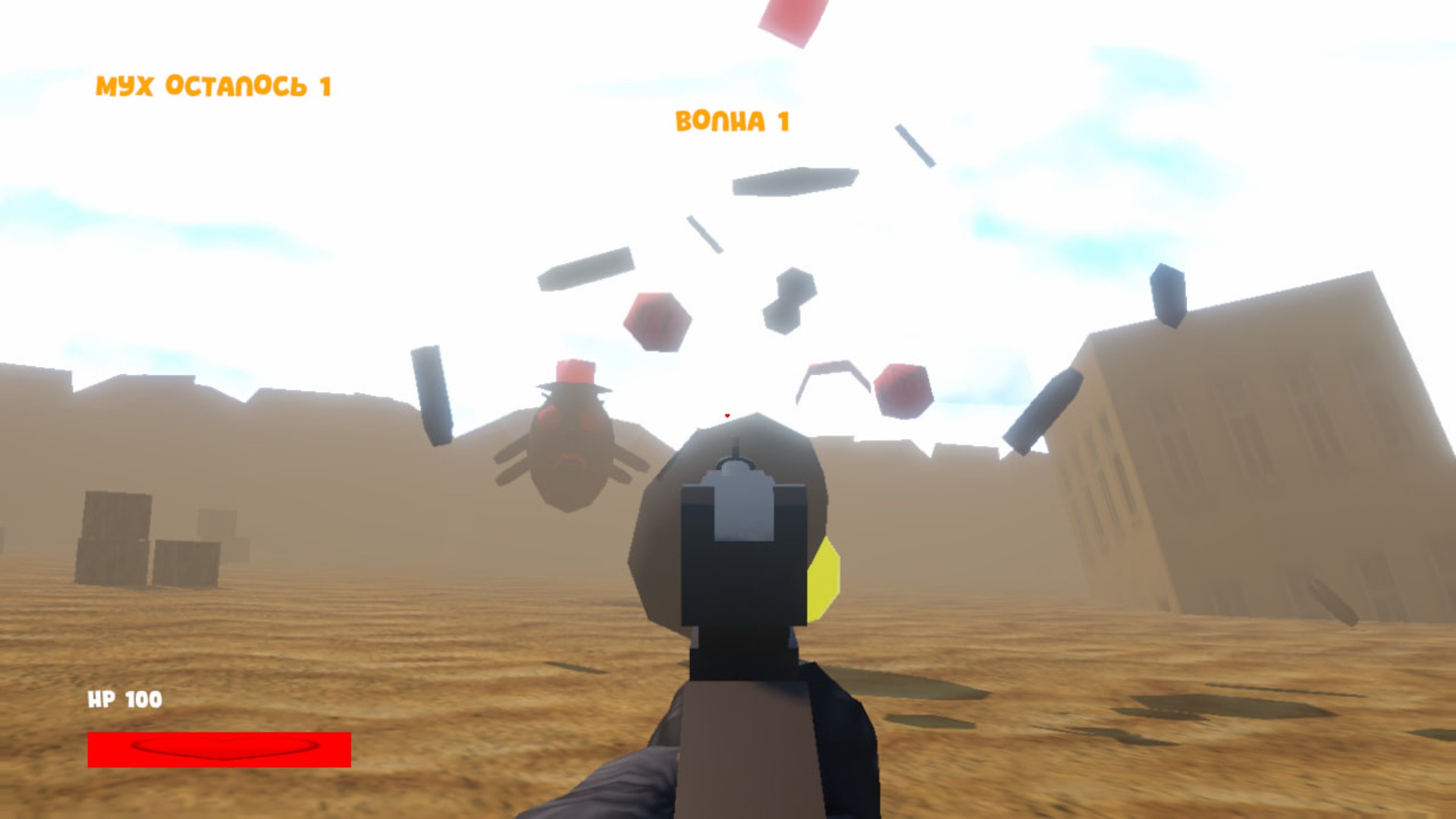
Task: Click the pistol's front sight post
Action: tap(737, 447)
